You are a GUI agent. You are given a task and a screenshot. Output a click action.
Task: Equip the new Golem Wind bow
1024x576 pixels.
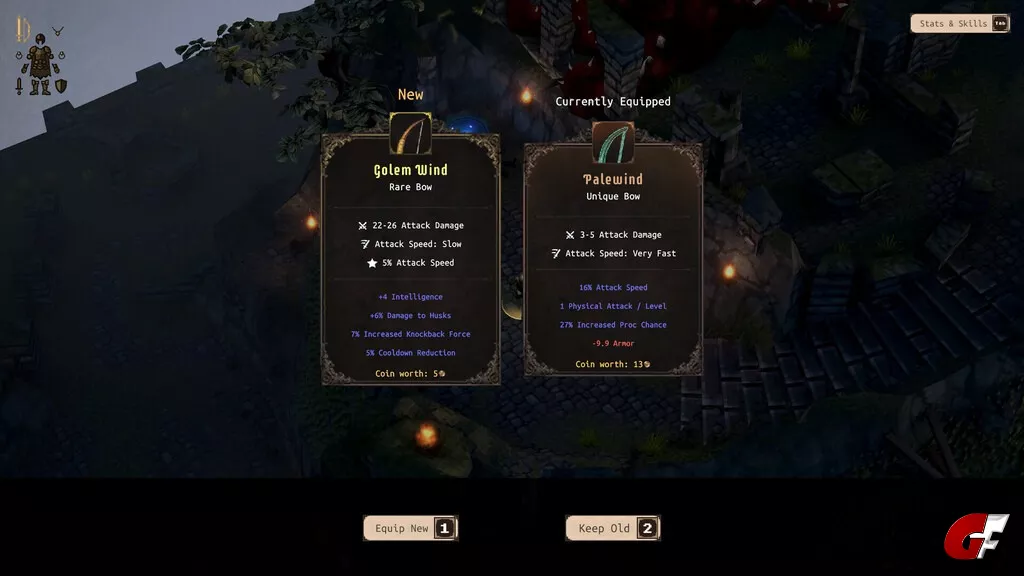[410, 528]
